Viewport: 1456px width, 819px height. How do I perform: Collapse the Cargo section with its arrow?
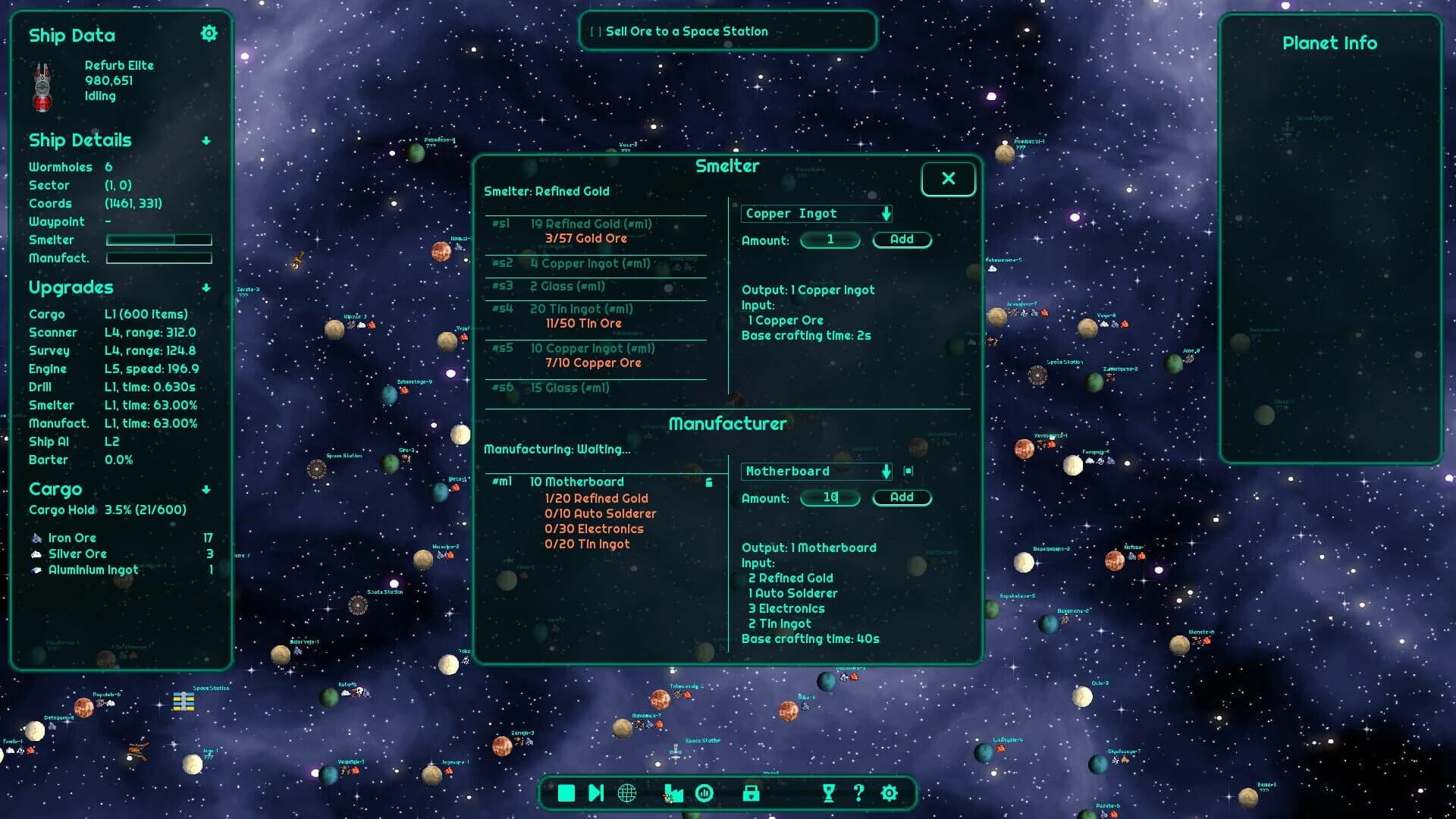tap(206, 489)
